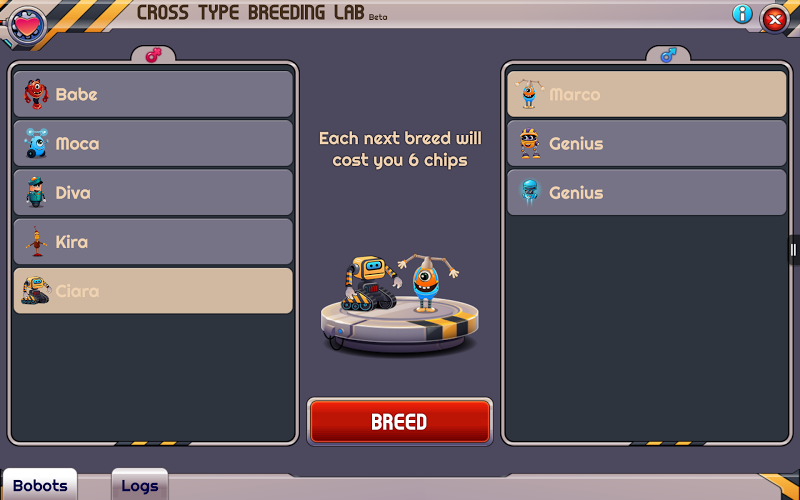The height and width of the screenshot is (500, 800).
Task: Choose Ciara as the female bobot
Action: (x=153, y=291)
